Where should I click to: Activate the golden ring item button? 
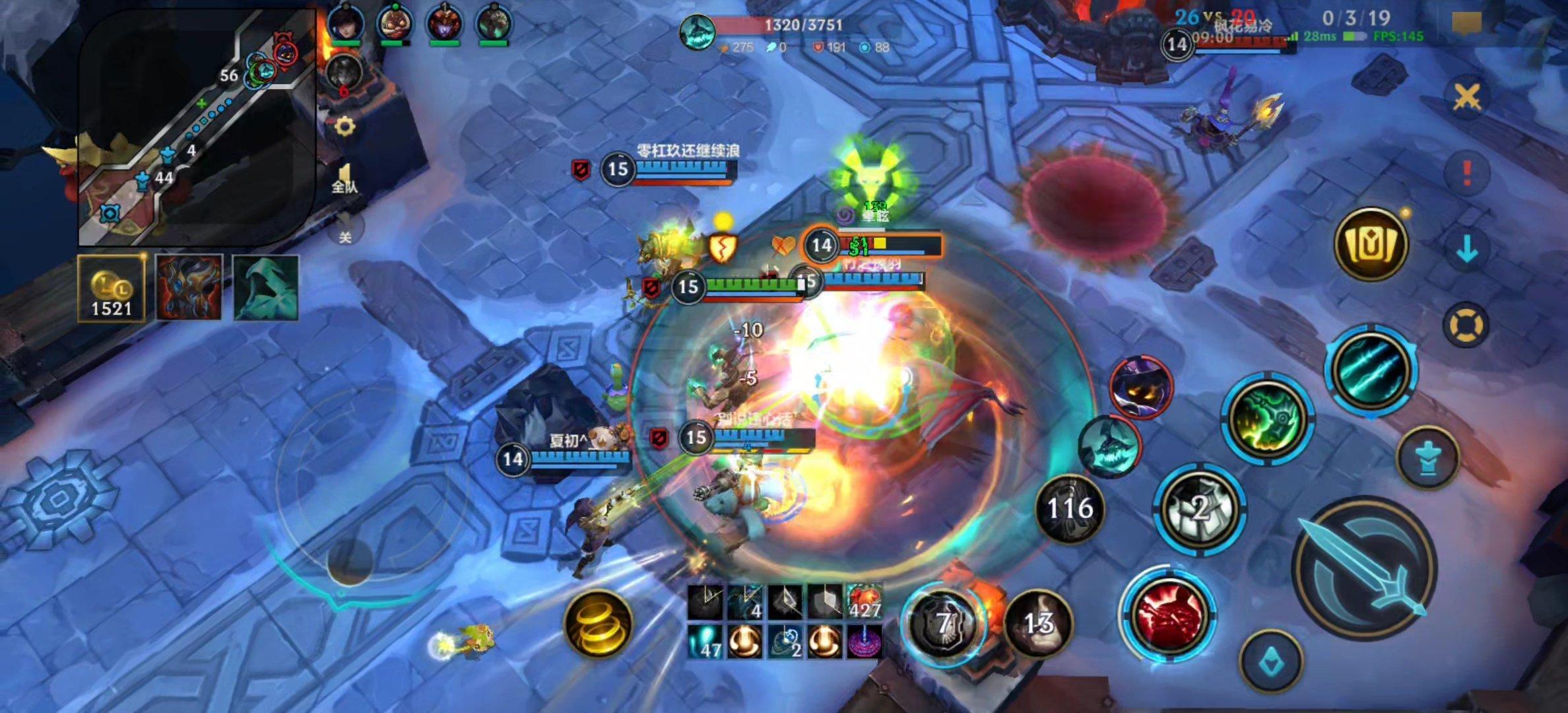coord(599,625)
